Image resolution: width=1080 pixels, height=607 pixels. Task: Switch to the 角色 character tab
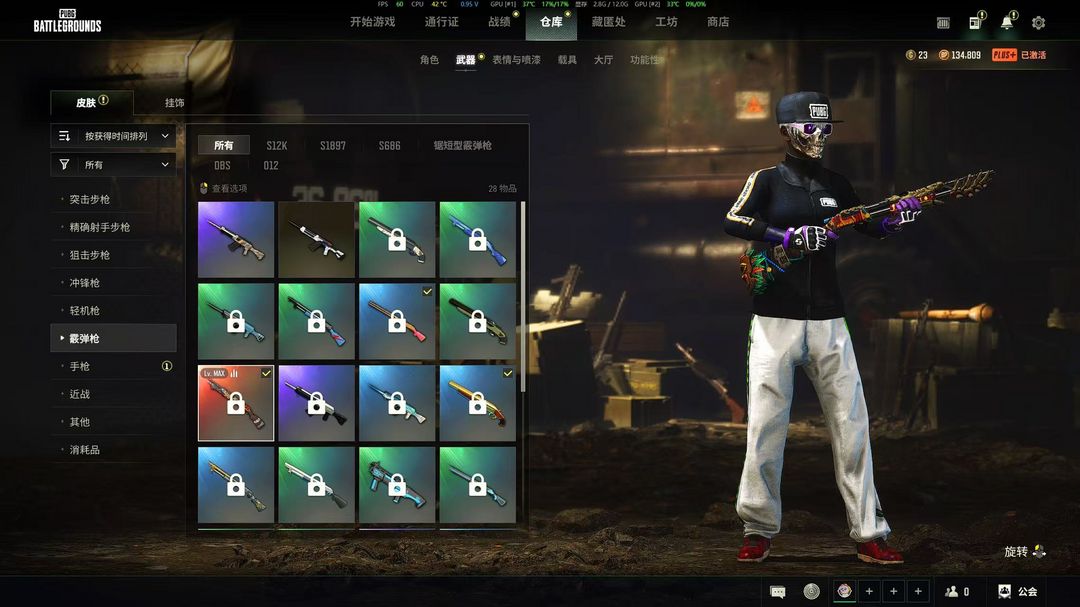[429, 60]
